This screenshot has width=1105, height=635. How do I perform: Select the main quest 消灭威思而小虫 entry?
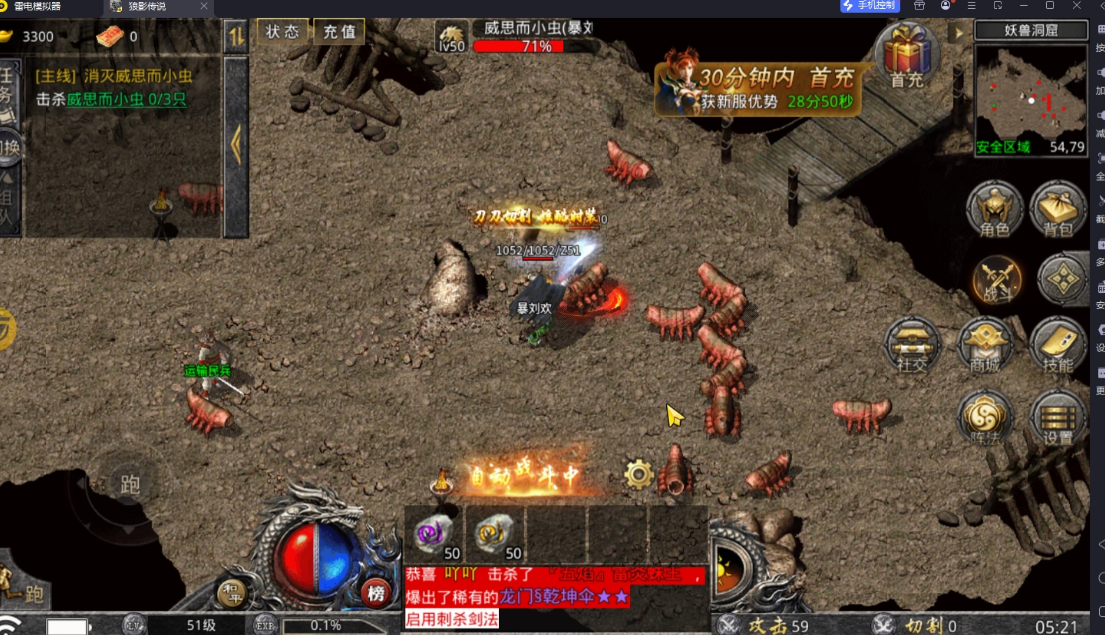click(114, 76)
